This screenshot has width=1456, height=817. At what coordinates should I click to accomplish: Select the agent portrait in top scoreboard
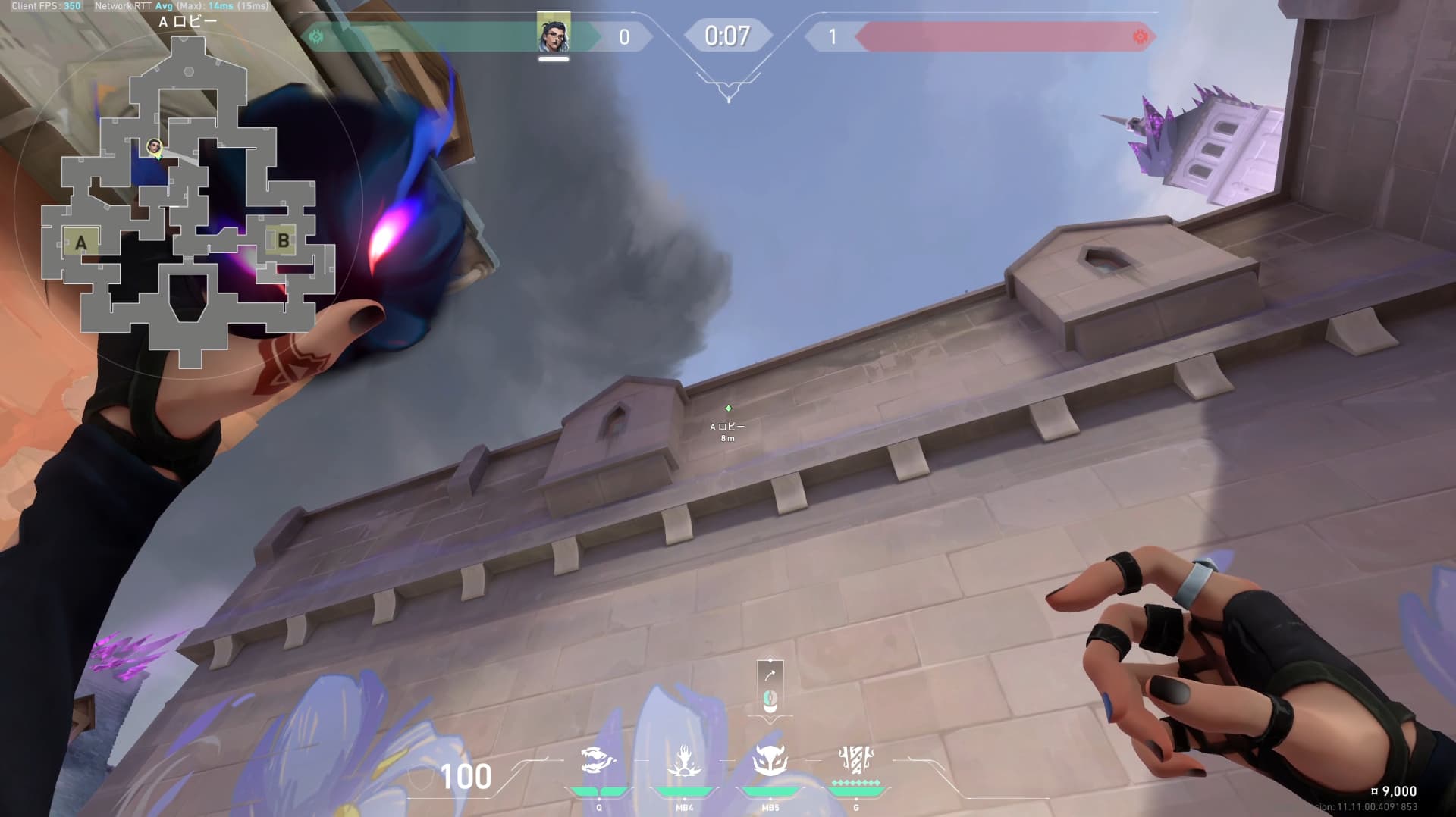(554, 33)
